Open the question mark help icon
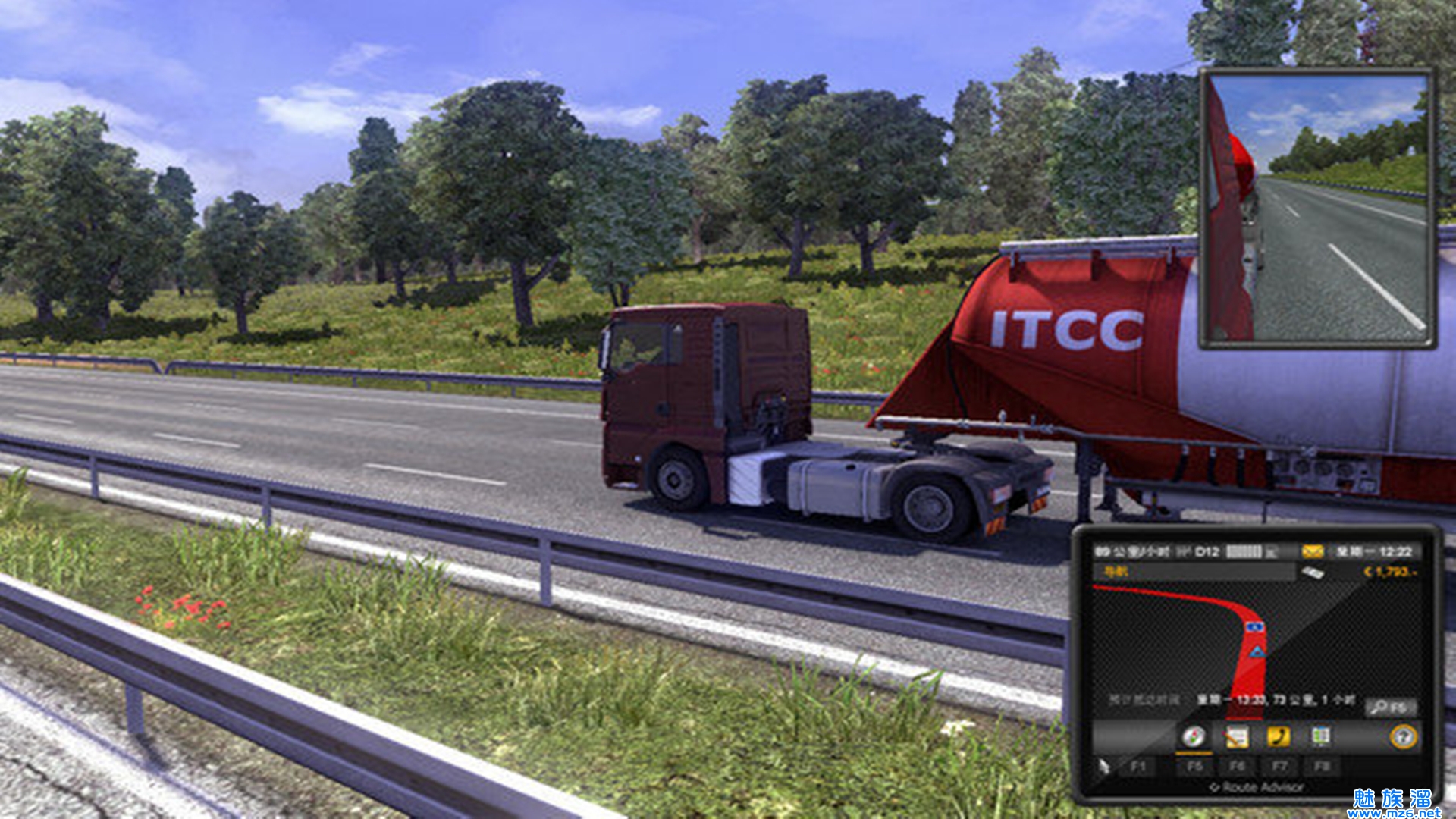Screen dimensions: 1456x819 1403,737
